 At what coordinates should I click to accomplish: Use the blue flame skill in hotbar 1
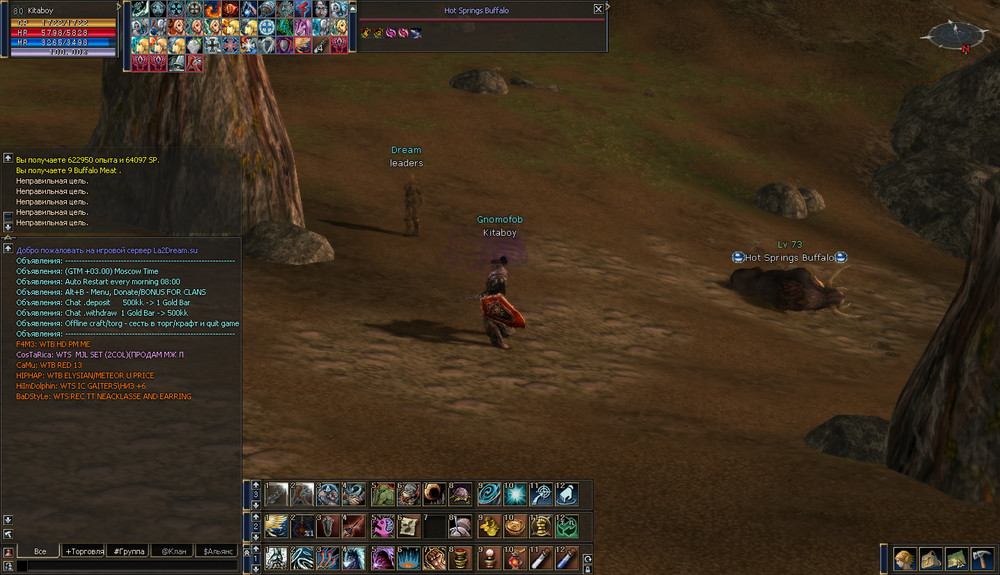408,558
